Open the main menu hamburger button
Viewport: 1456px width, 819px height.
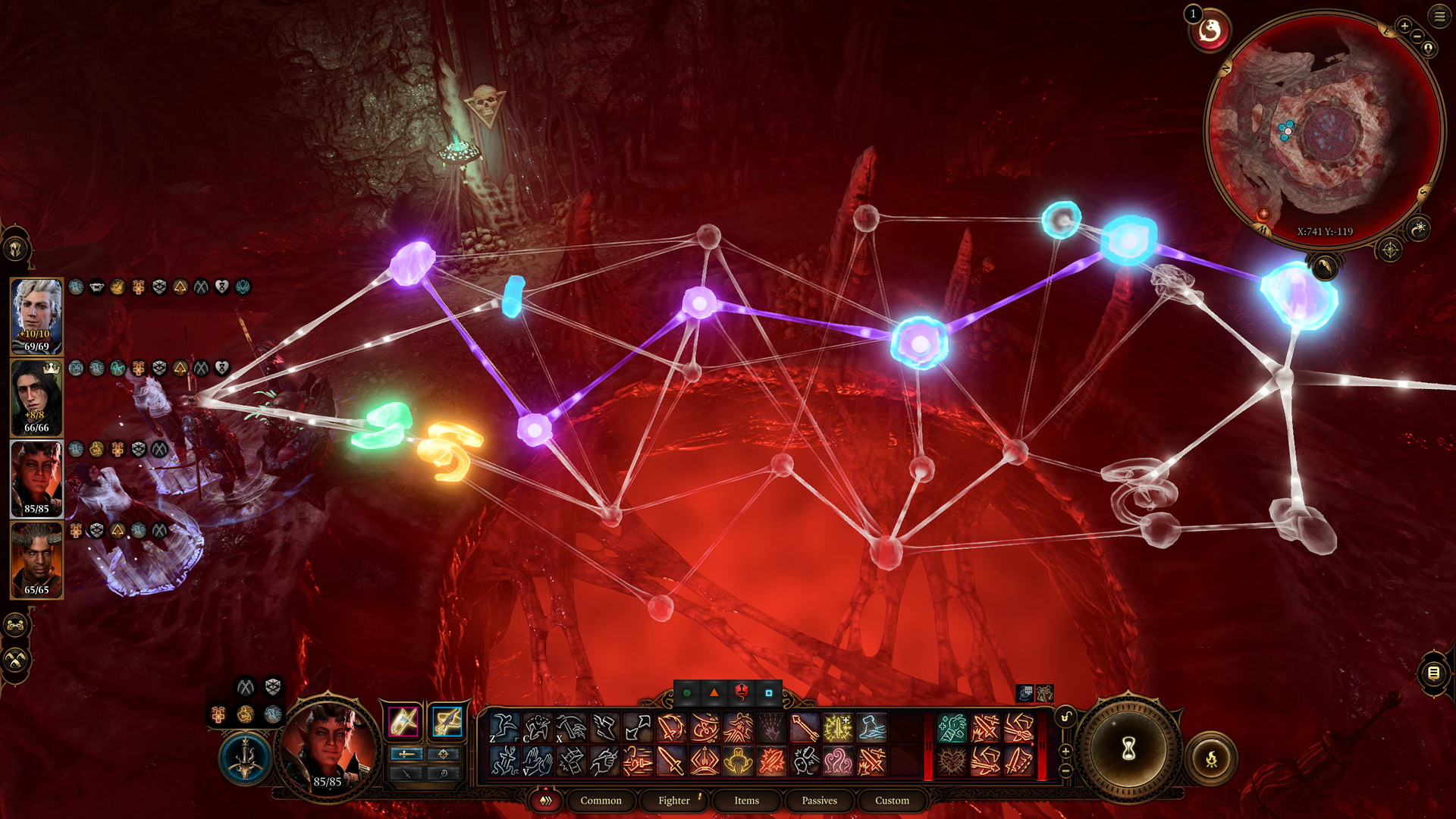tap(1439, 16)
